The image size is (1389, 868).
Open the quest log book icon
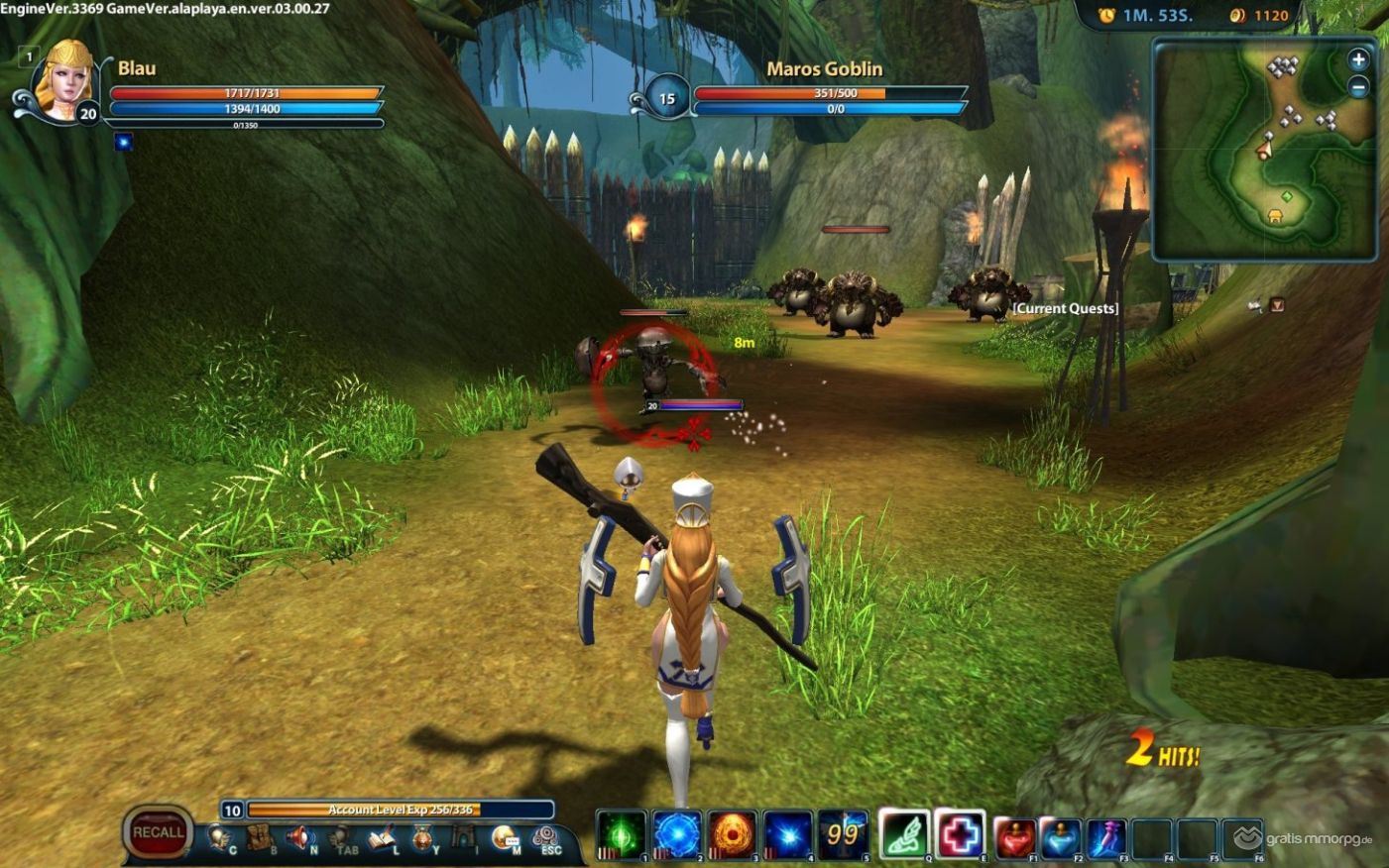click(x=383, y=839)
